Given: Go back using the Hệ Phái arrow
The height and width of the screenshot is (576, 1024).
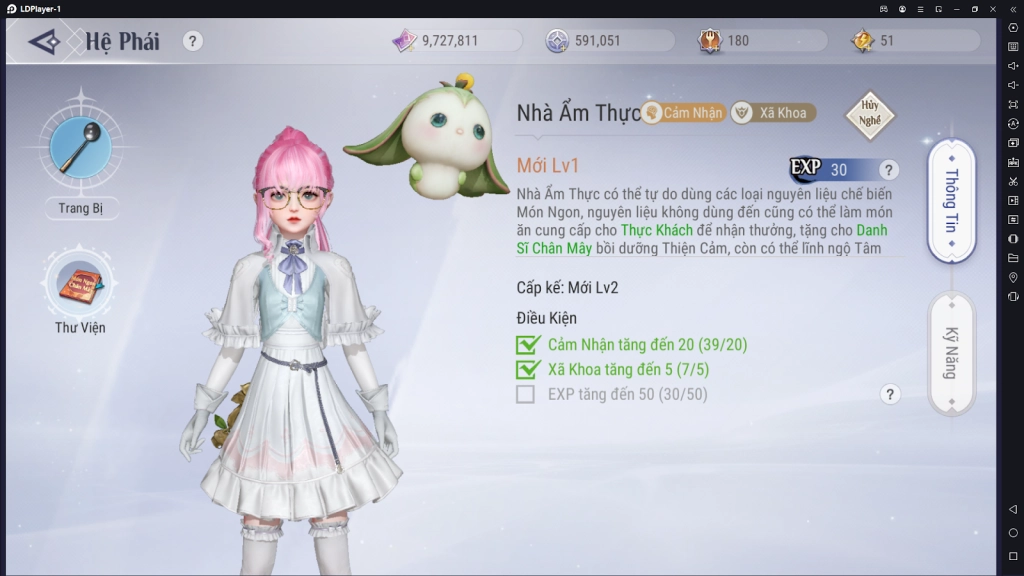Looking at the screenshot, I should (45, 41).
